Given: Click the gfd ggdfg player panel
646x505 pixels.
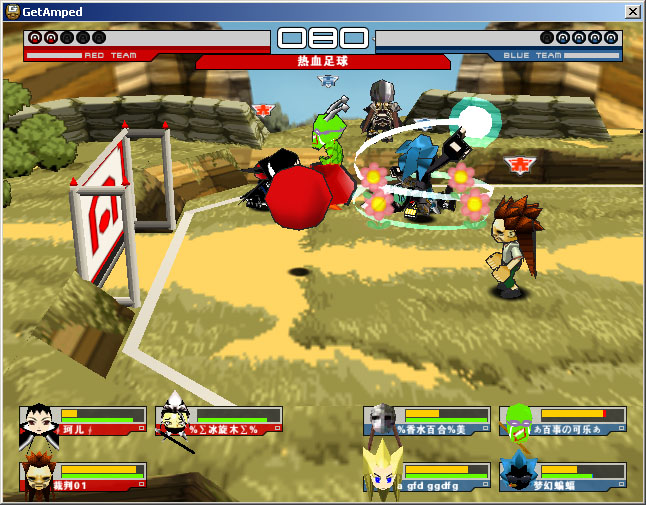Looking at the screenshot, I should coord(428,478).
